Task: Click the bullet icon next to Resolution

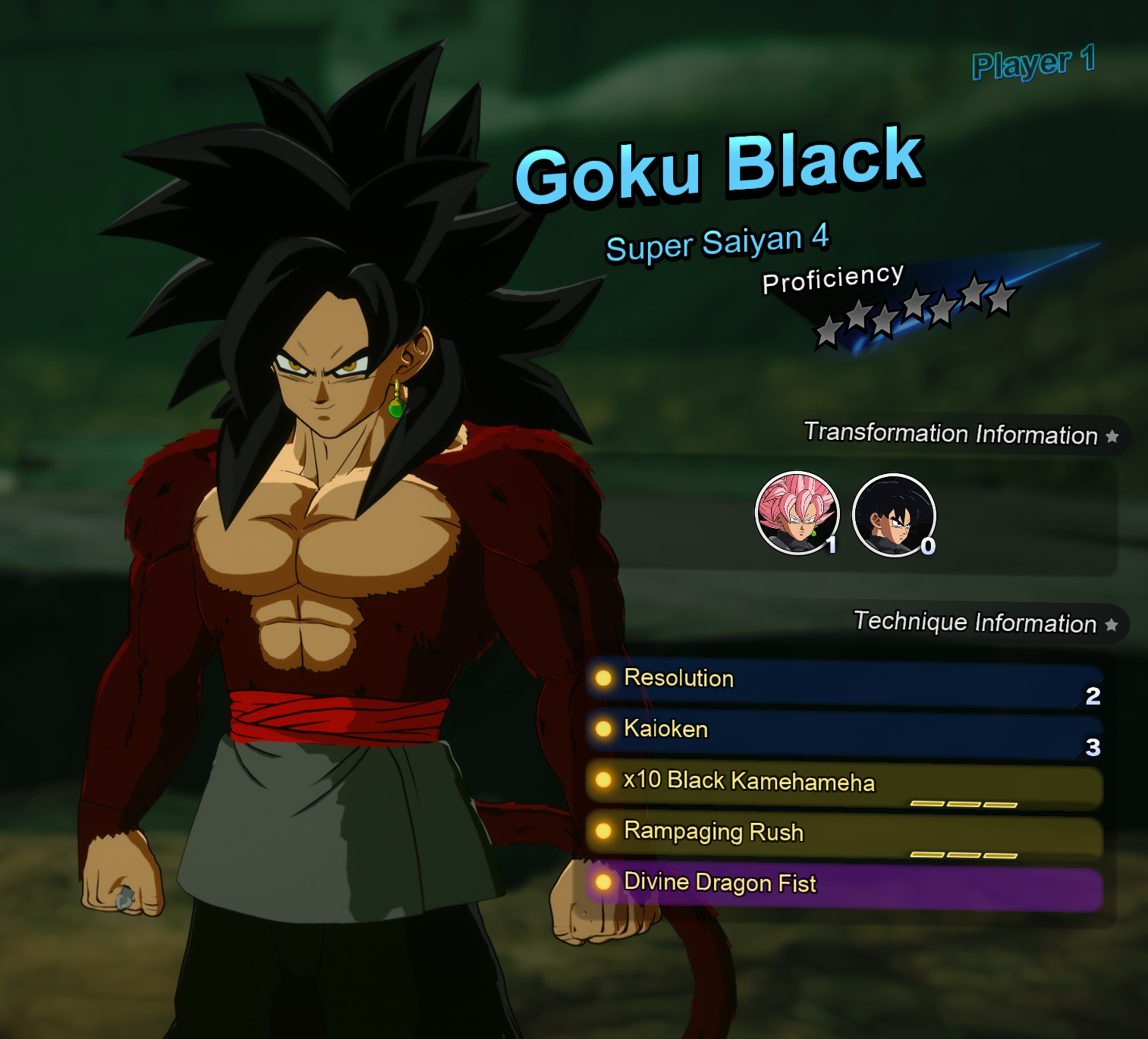Action: coord(603,680)
